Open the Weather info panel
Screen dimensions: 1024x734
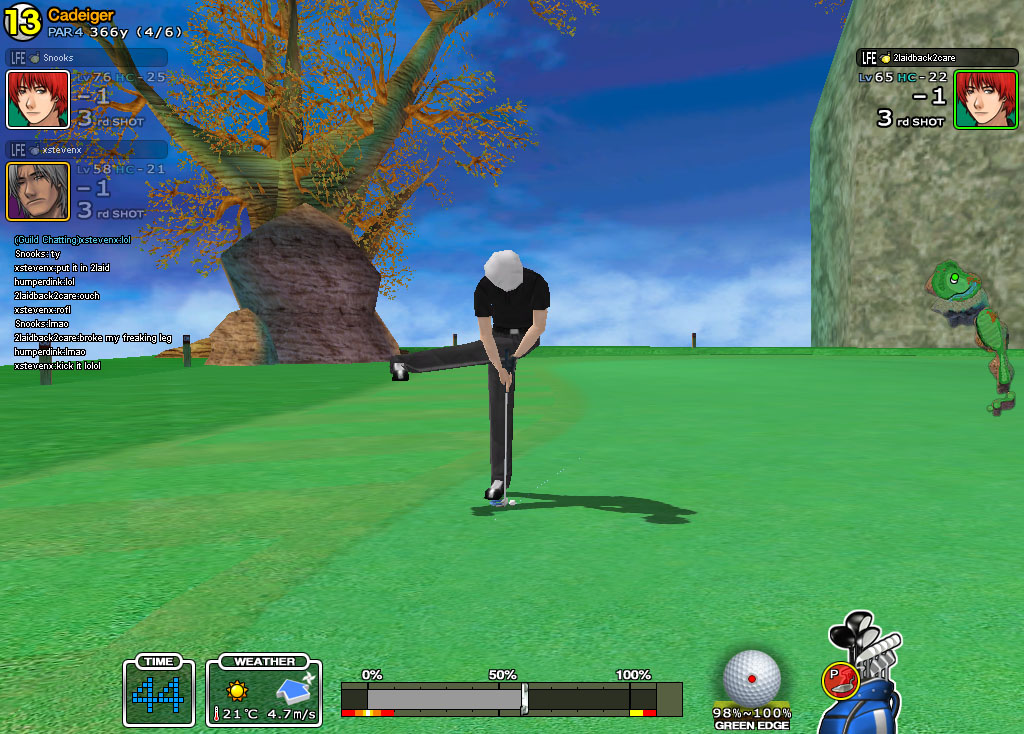264,691
